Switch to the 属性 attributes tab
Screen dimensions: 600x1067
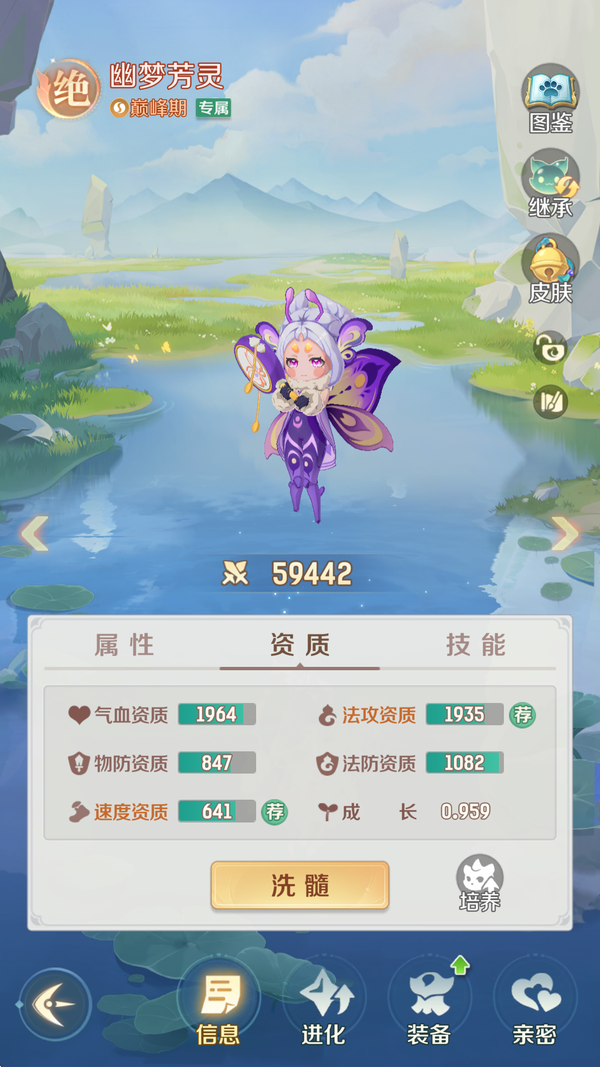125,645
